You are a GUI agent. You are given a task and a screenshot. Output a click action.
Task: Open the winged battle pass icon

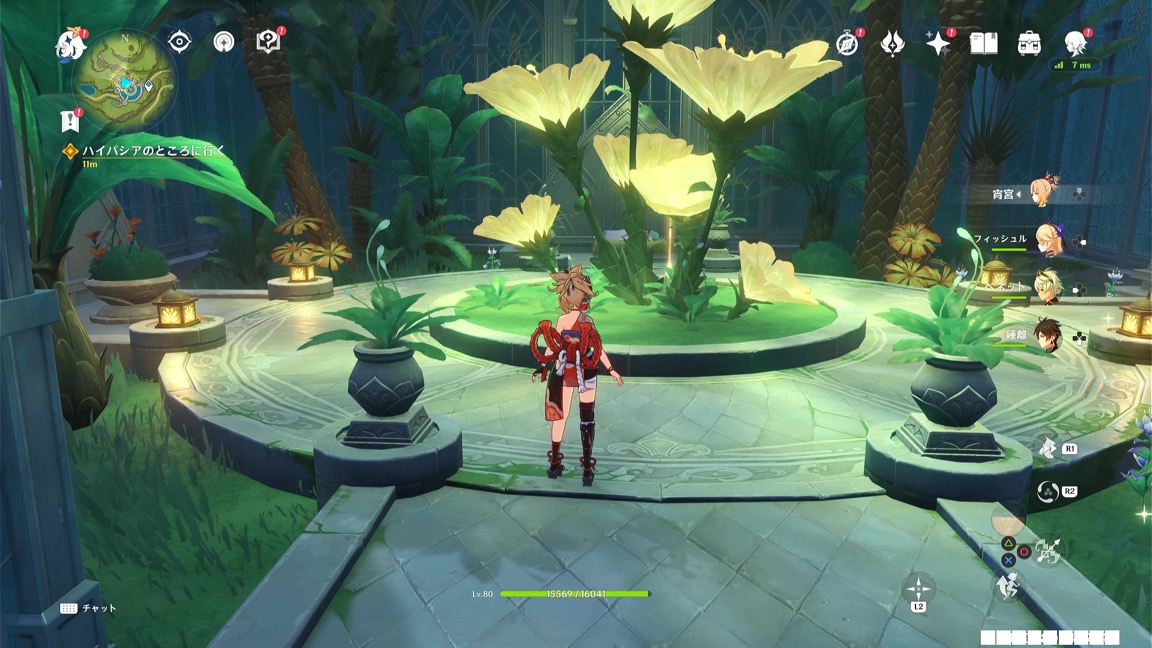[x=892, y=43]
